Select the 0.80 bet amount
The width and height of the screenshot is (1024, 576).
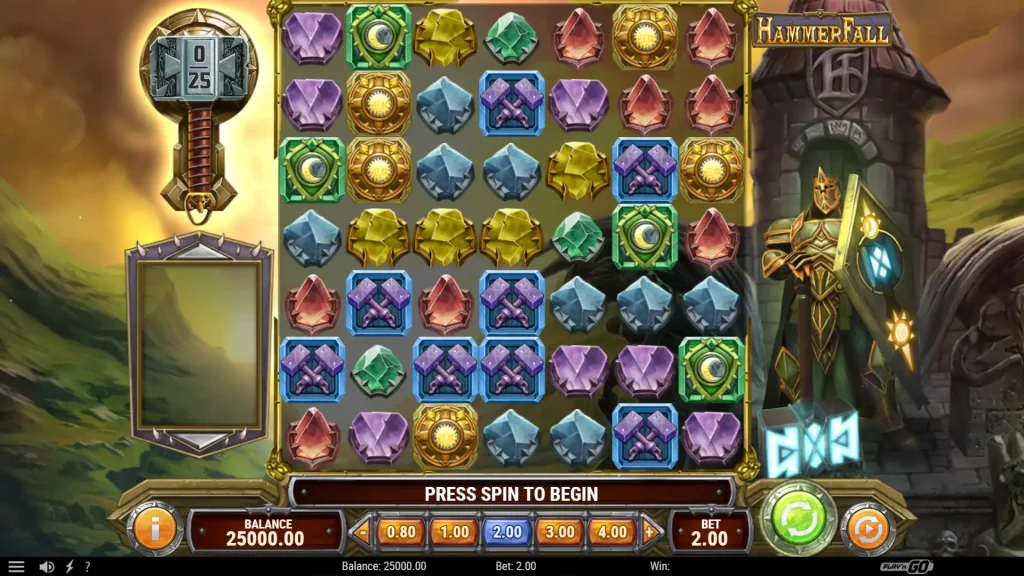tap(400, 532)
